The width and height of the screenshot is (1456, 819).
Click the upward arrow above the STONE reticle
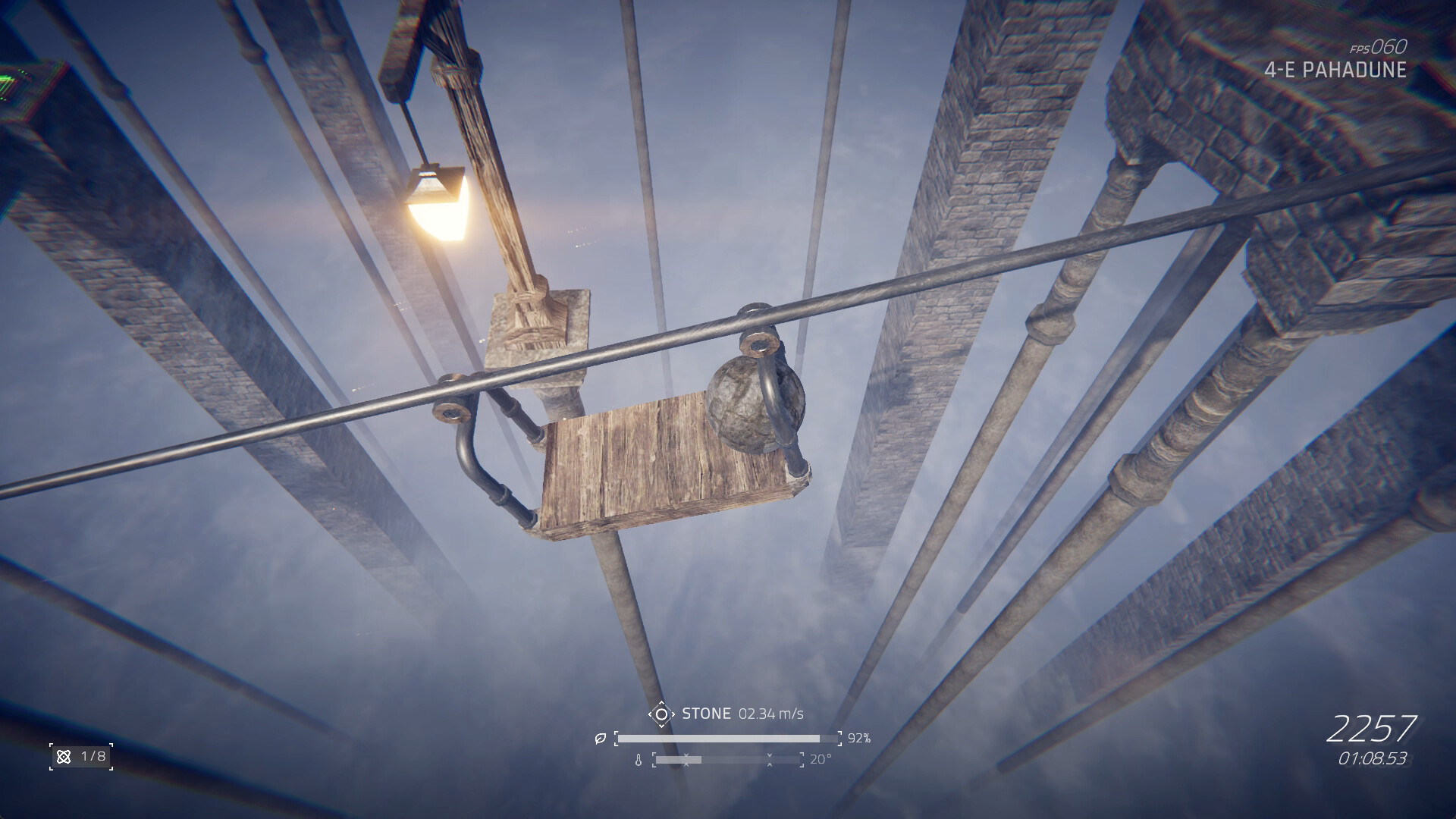click(661, 703)
